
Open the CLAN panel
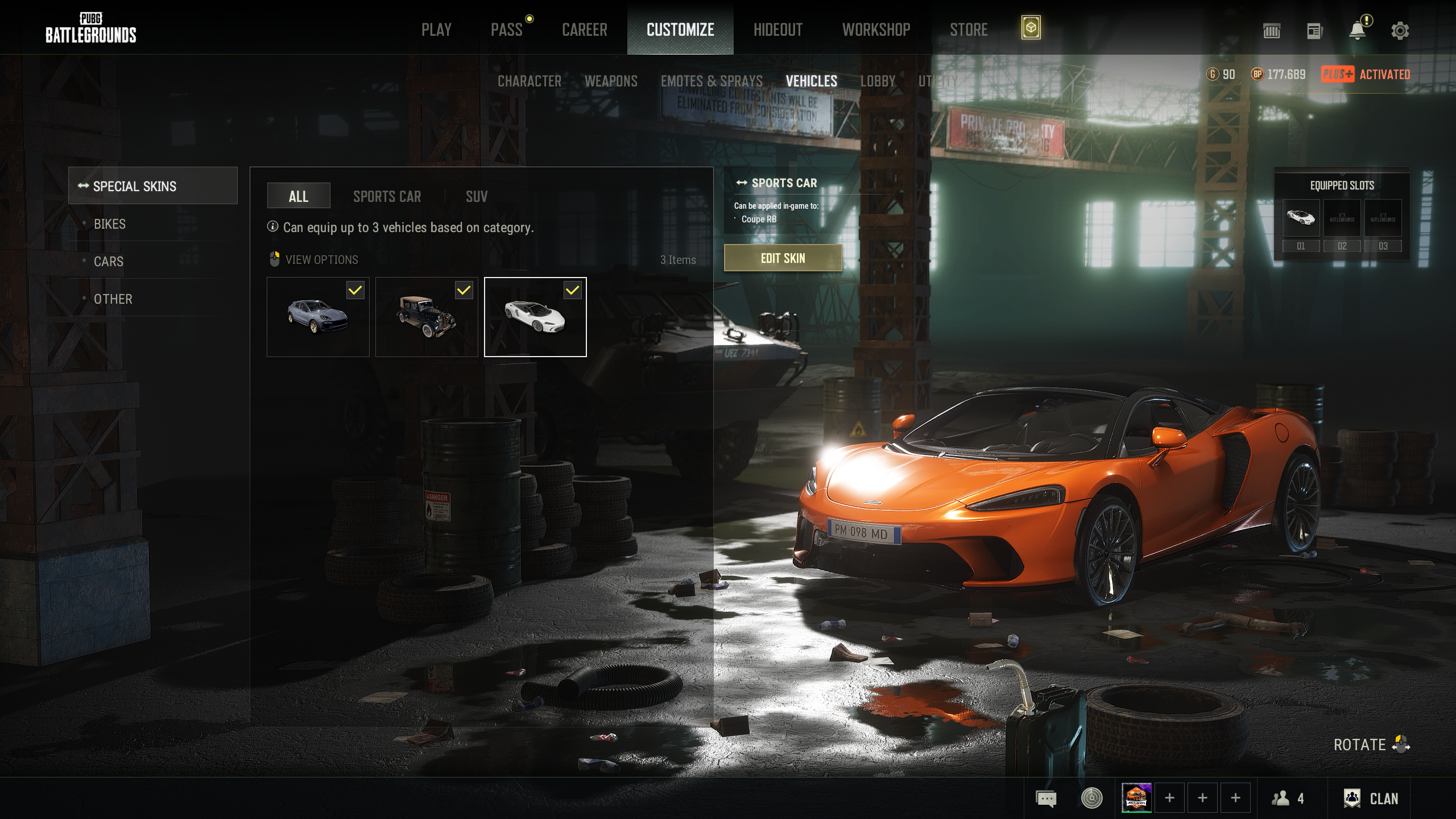[1371, 799]
